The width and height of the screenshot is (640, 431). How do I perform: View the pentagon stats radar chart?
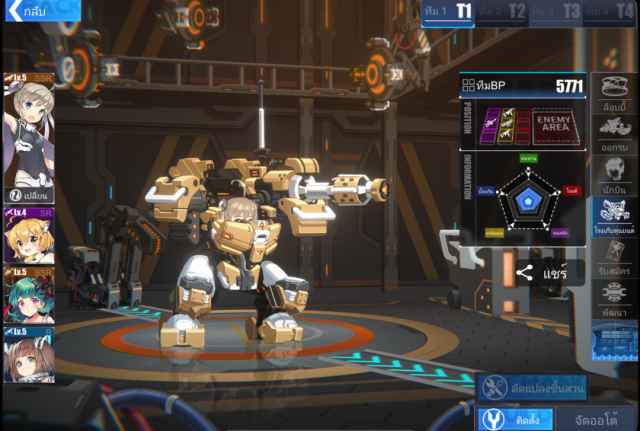click(x=525, y=199)
